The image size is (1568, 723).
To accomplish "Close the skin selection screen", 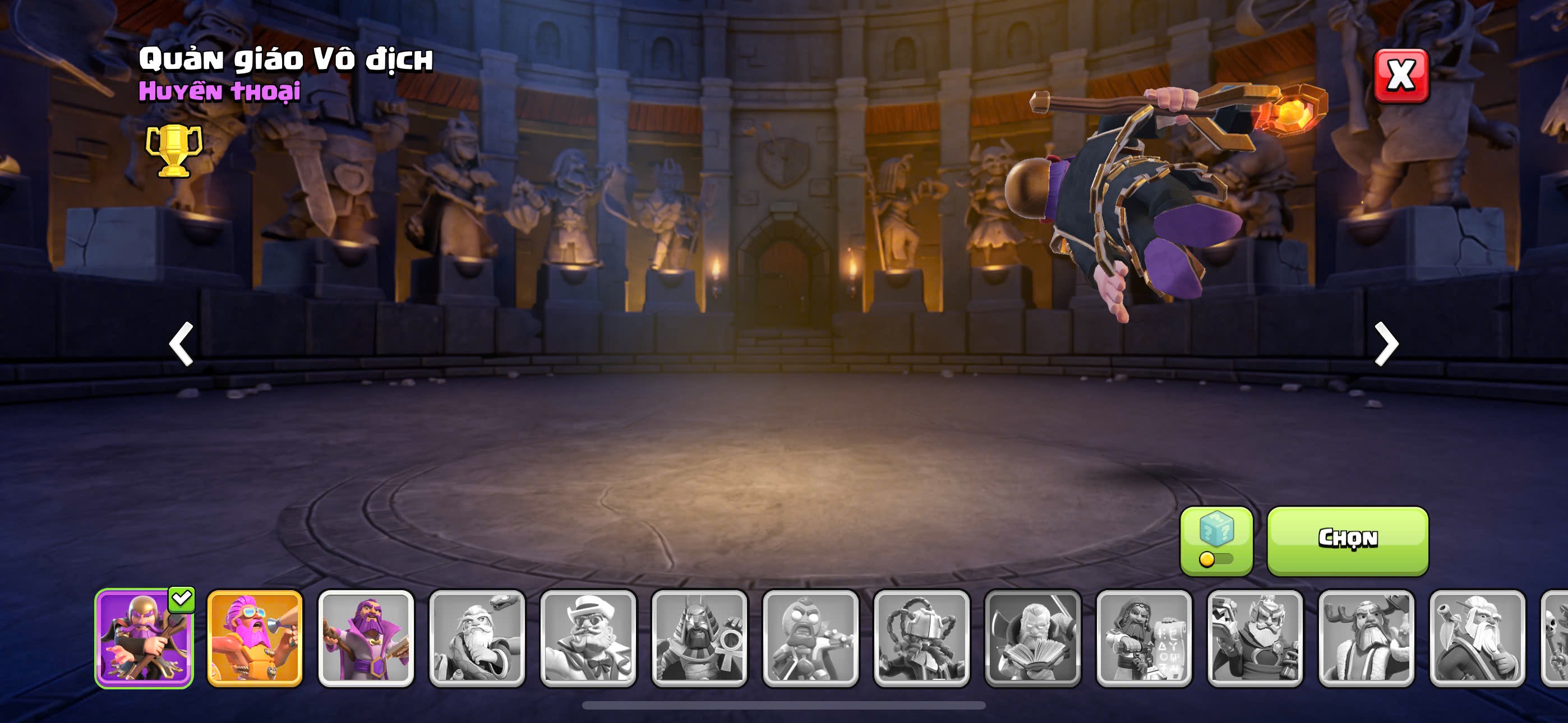I will tap(1401, 76).
